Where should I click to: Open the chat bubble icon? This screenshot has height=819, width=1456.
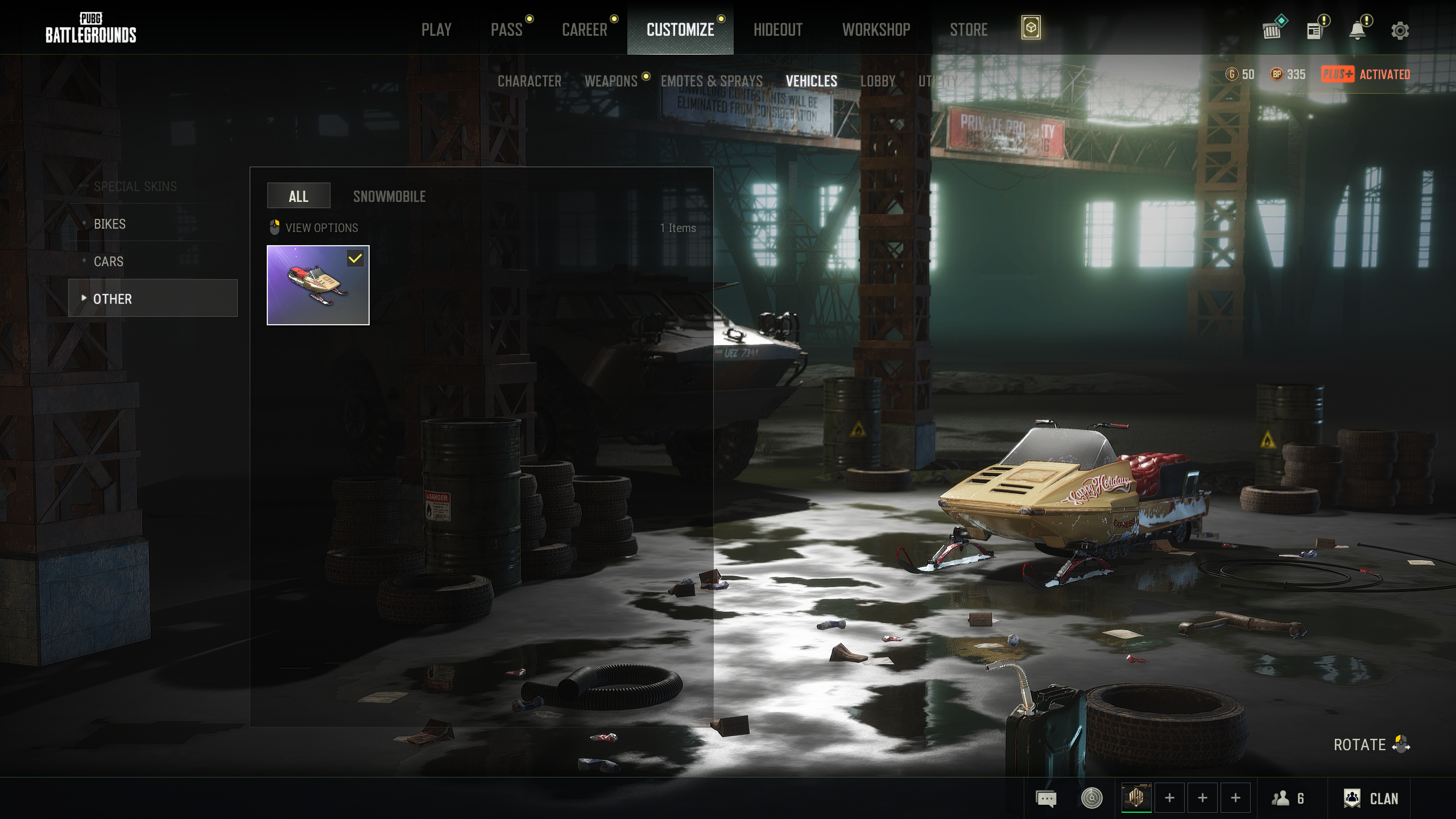click(x=1046, y=799)
